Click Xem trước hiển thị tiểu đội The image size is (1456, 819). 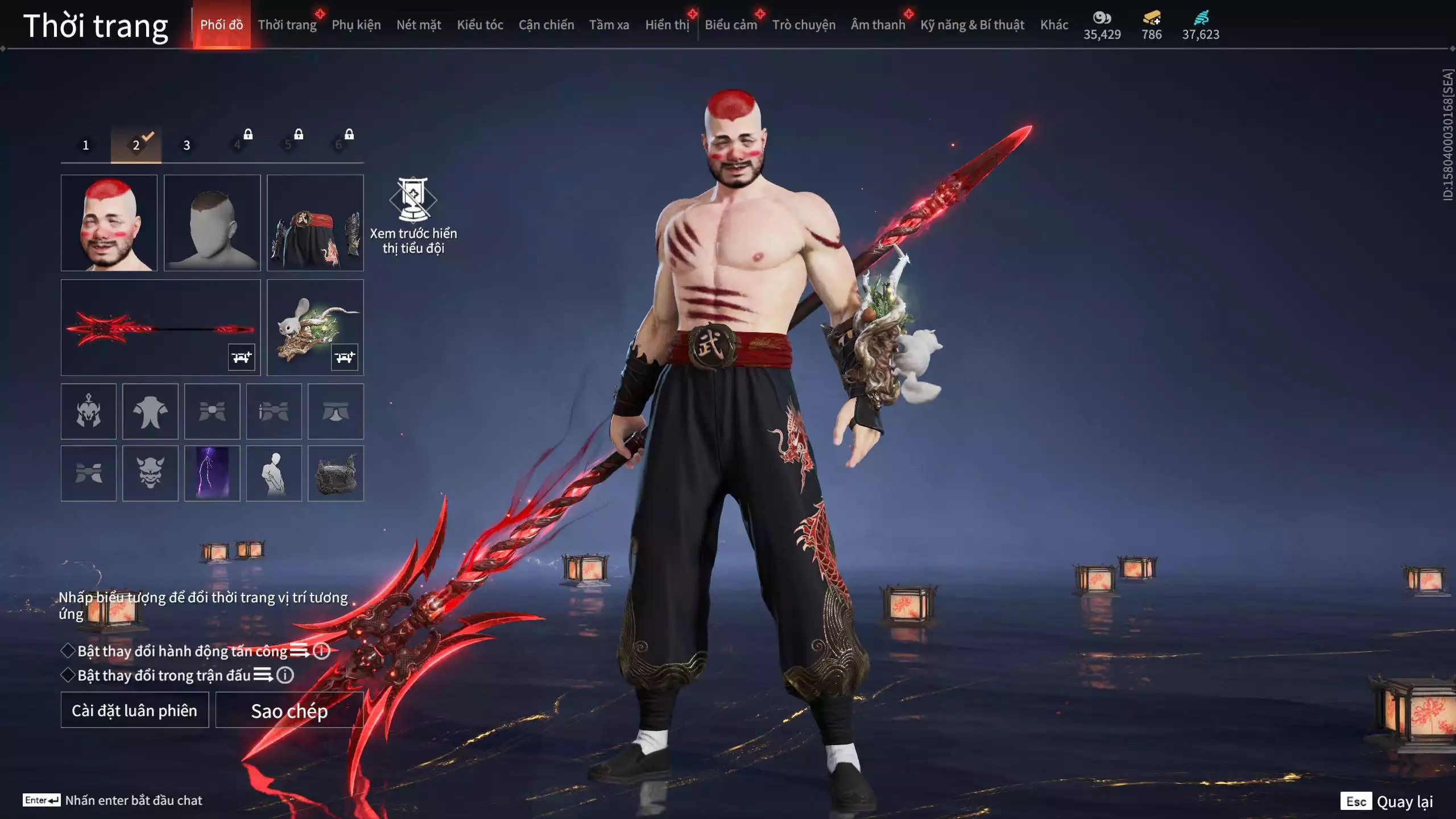(x=413, y=216)
